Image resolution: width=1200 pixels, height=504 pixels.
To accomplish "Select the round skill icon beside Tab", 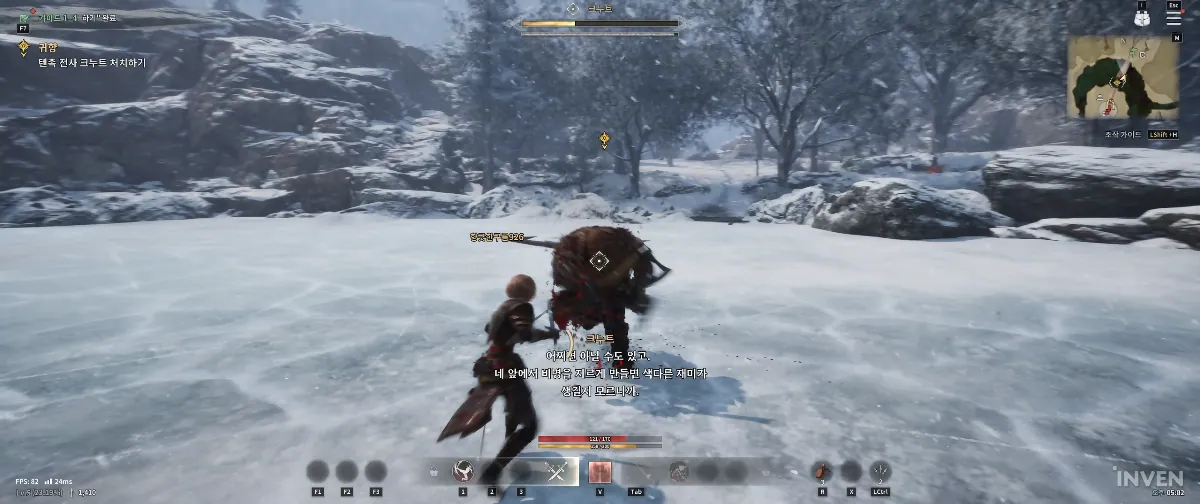I will click(x=679, y=471).
